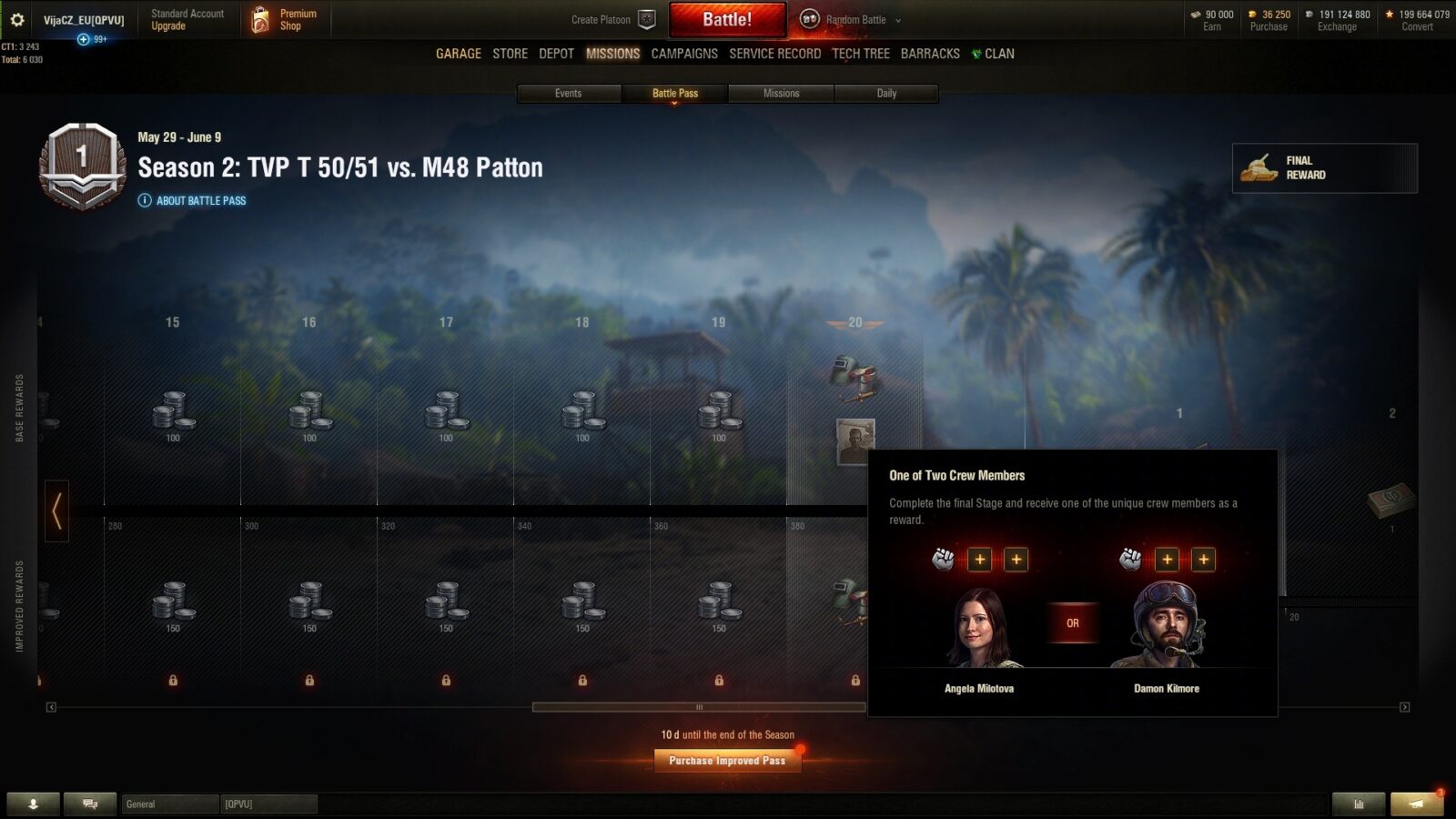Open the Barracks
The image size is (1456, 819).
(930, 54)
